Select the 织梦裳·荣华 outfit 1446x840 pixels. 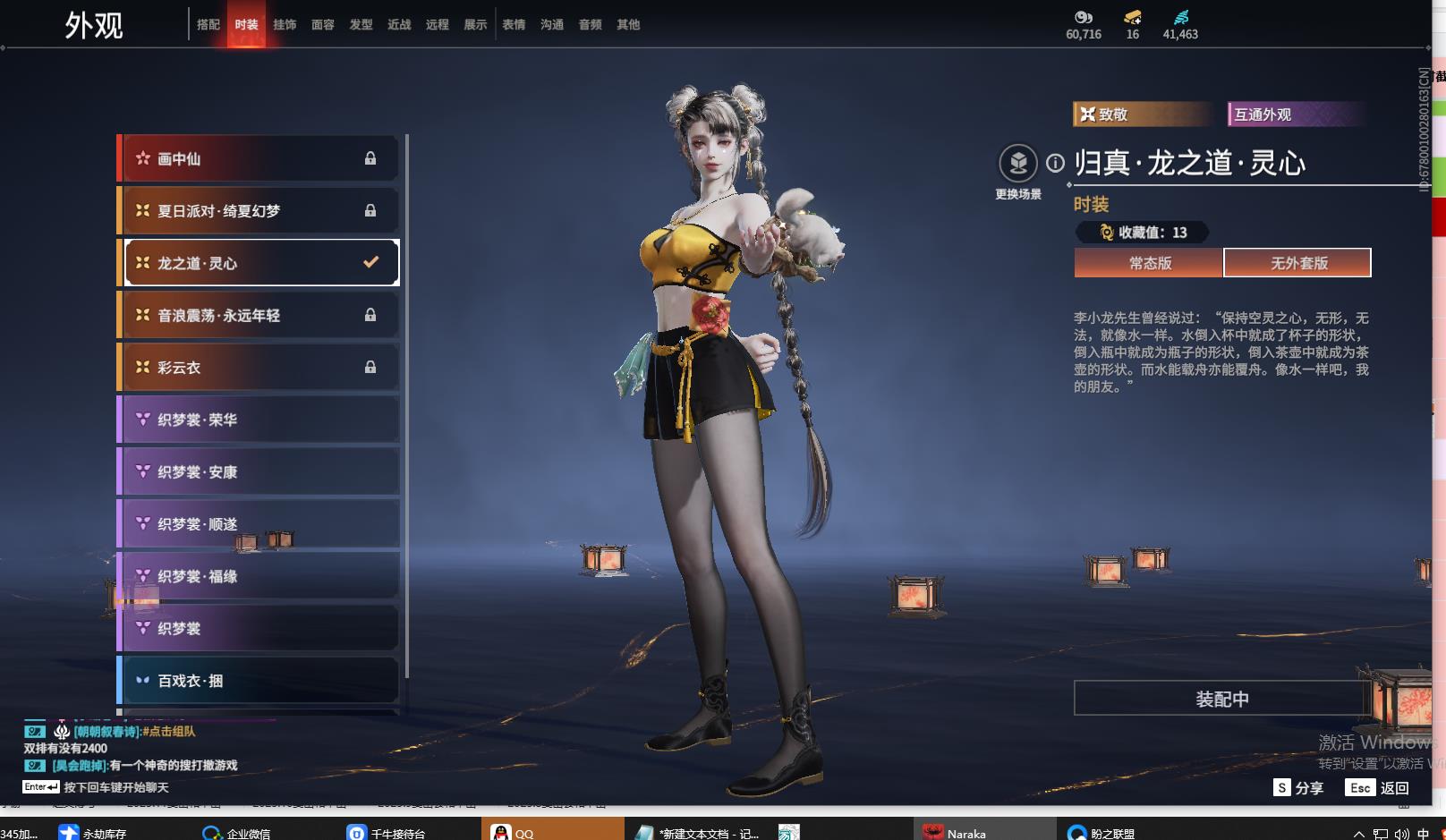(259, 420)
